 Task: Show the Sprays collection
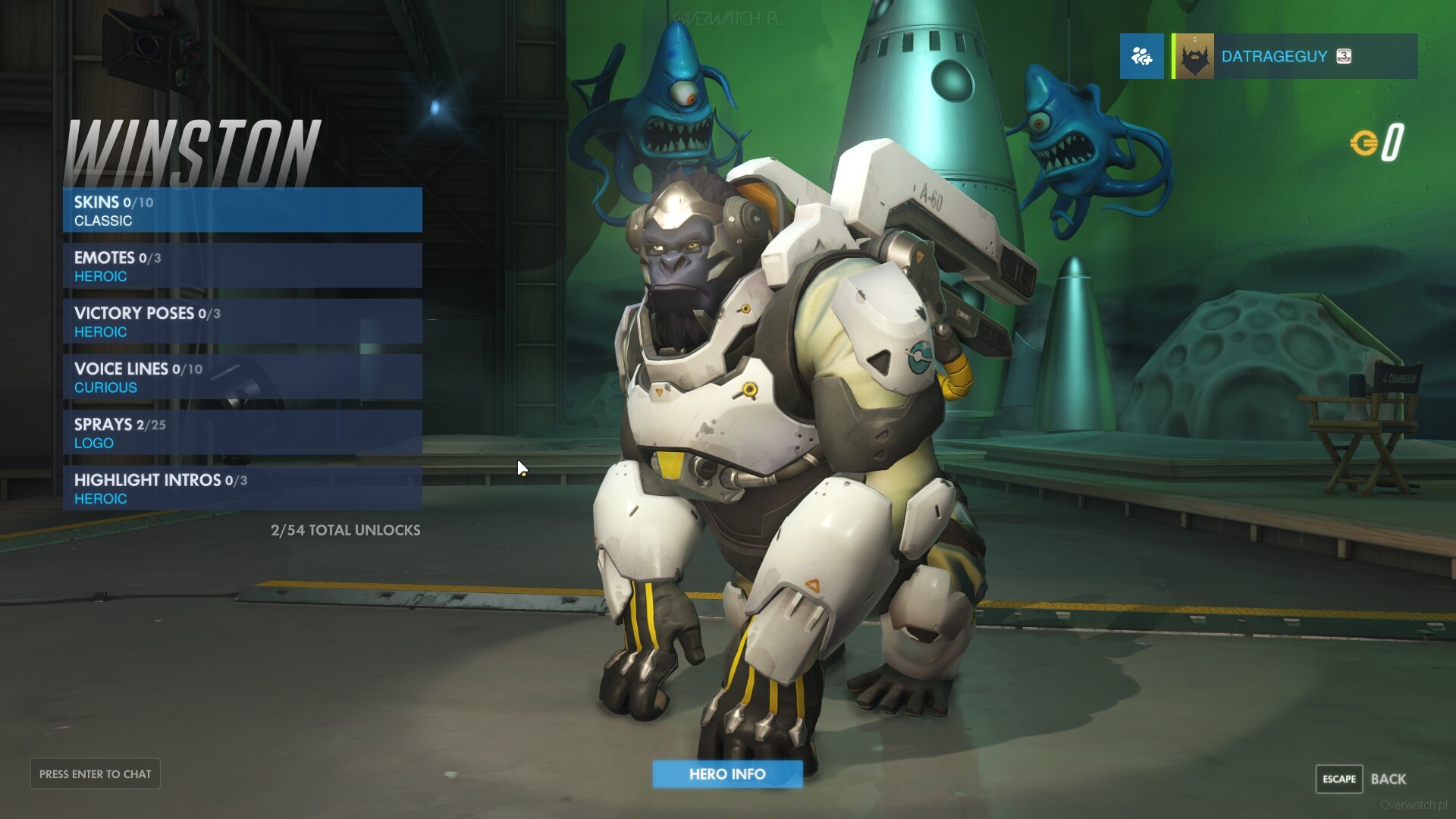pos(242,433)
